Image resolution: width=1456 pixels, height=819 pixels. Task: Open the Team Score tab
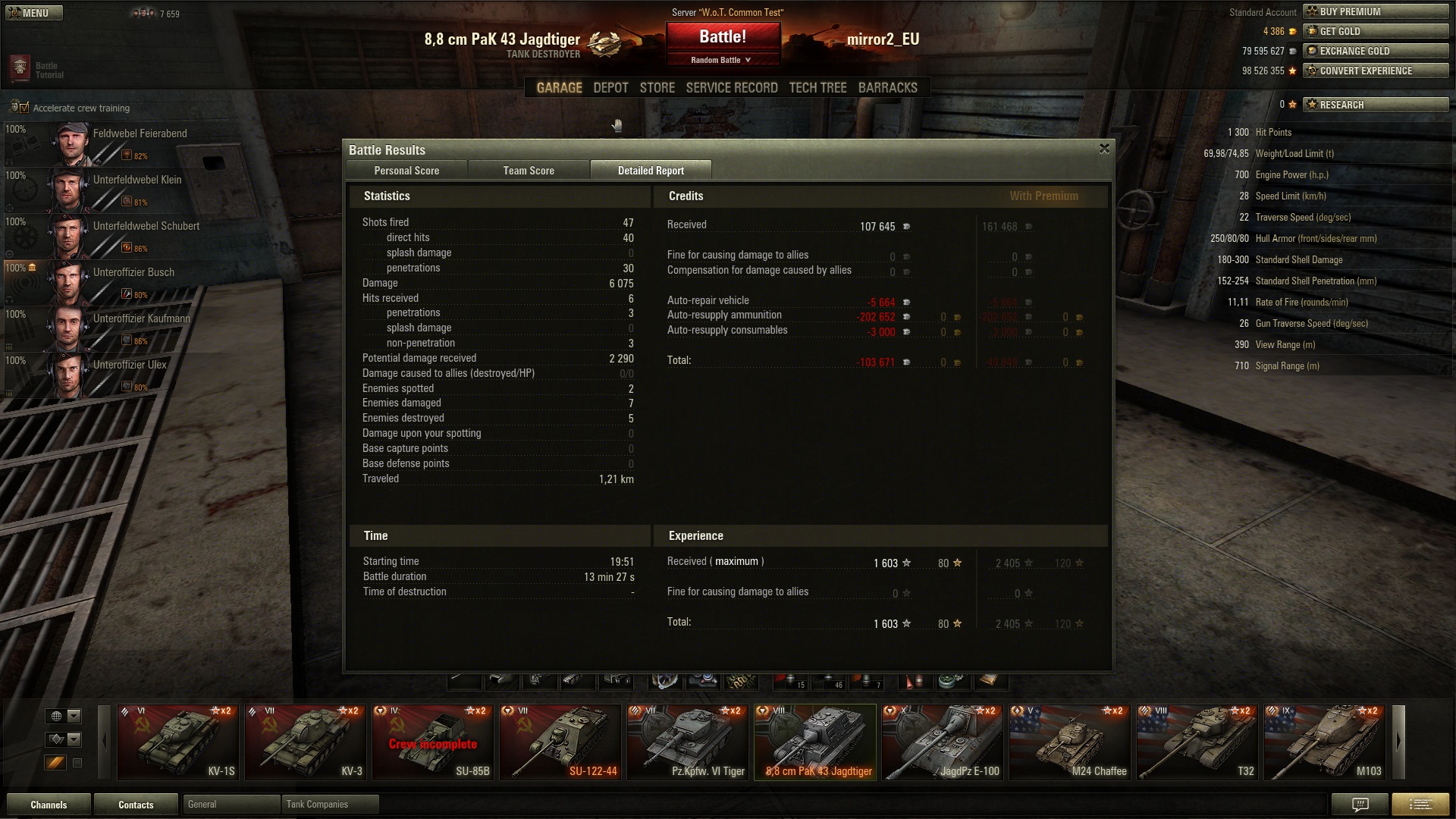(x=529, y=171)
